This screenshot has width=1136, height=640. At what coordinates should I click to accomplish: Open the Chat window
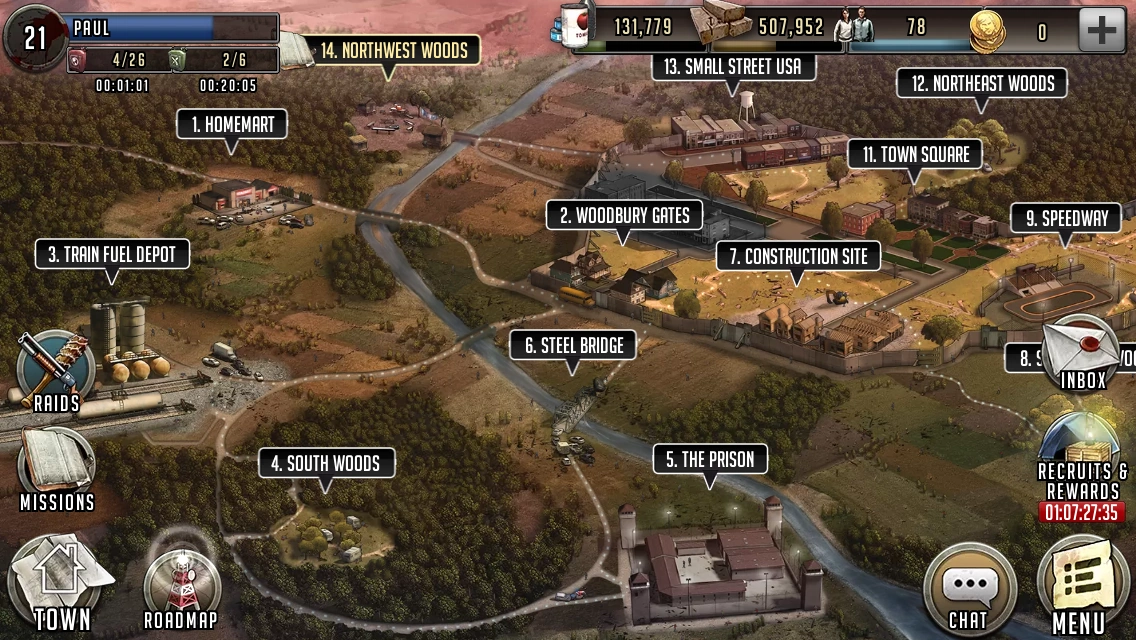(968, 589)
